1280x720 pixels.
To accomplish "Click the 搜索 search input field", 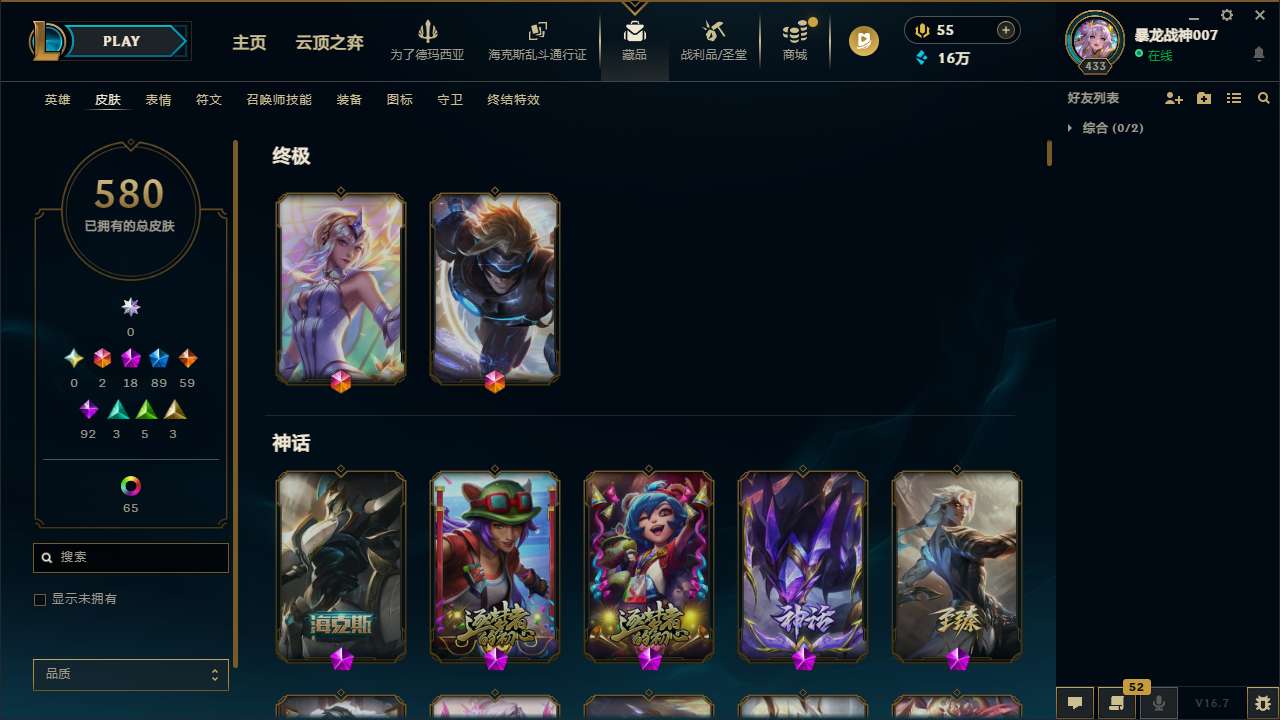I will pos(130,557).
